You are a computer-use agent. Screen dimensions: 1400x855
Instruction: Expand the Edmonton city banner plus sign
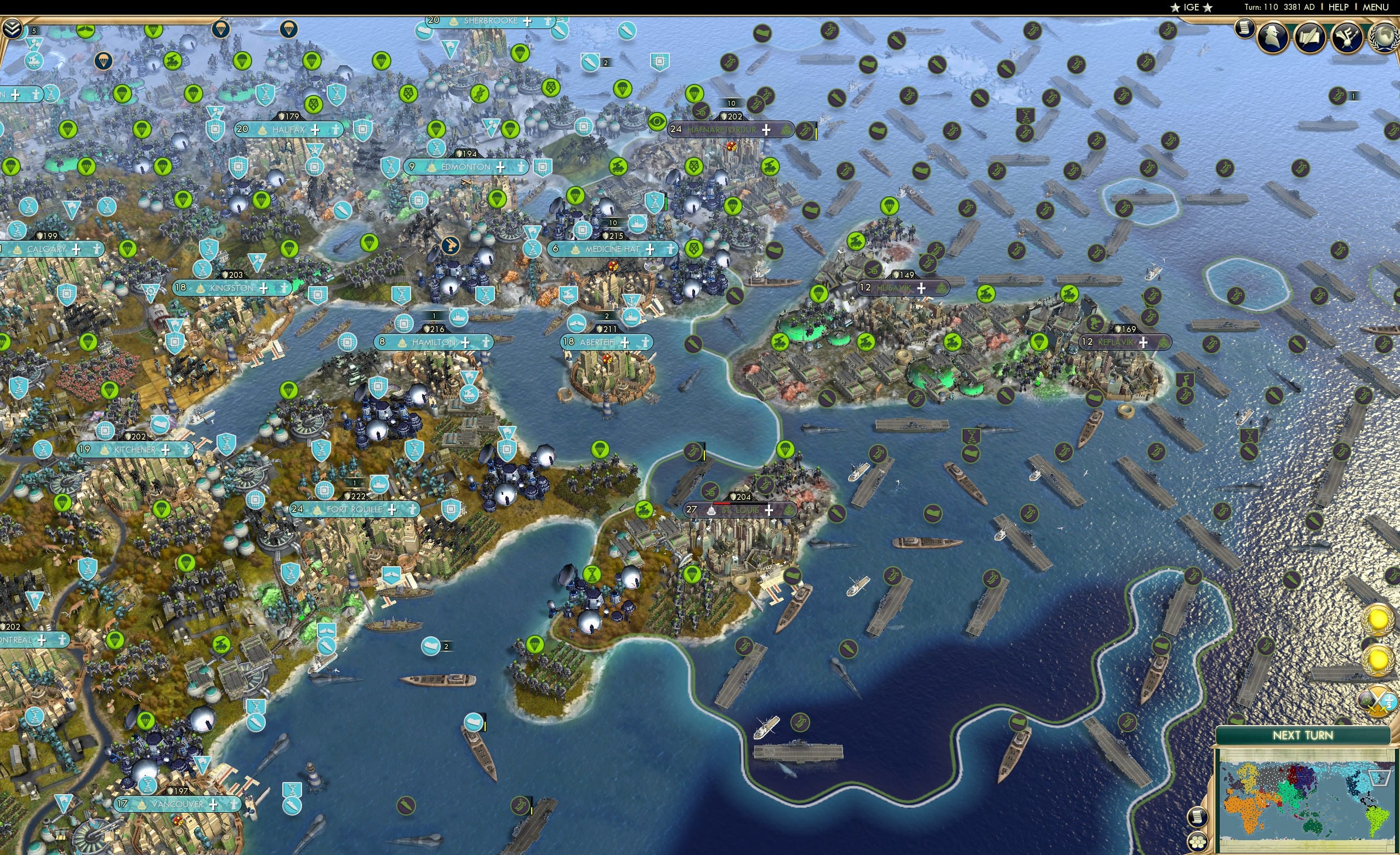tap(500, 168)
